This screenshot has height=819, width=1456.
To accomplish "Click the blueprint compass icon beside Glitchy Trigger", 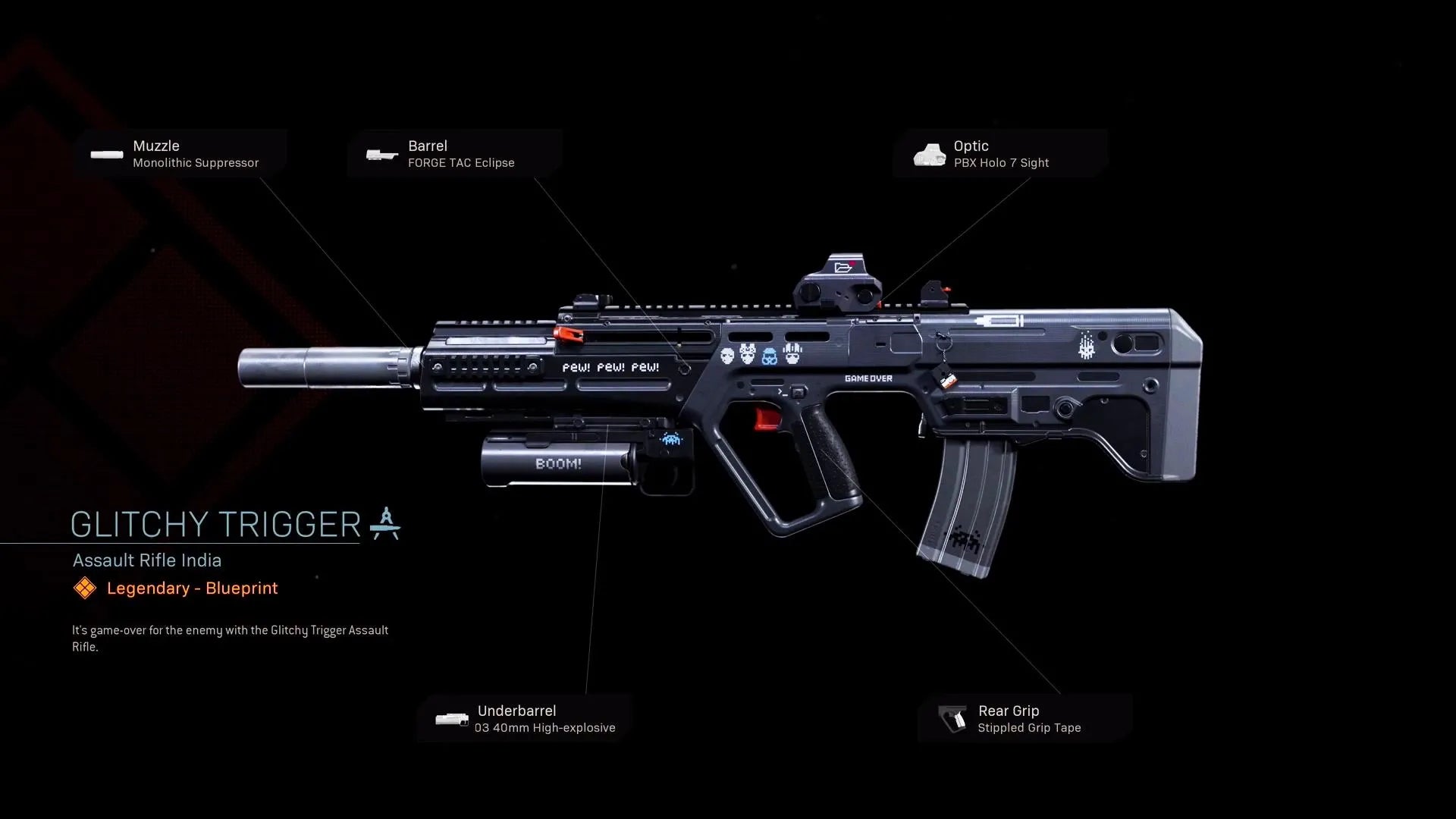I will [385, 524].
